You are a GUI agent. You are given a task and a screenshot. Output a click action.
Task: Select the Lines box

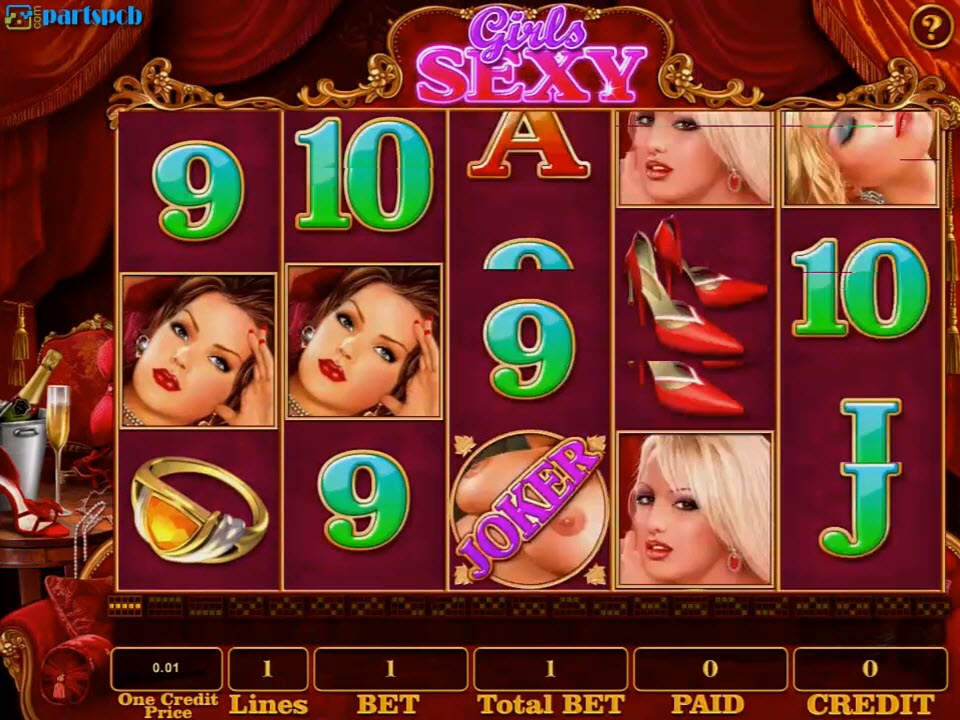268,669
